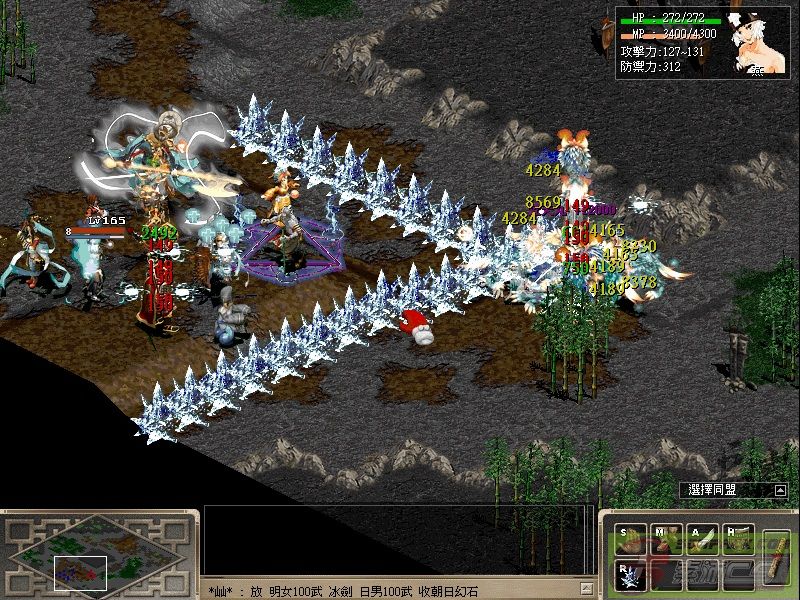
Task: Expand the 選擇同盟 alliance selector arrow
Action: [x=779, y=490]
